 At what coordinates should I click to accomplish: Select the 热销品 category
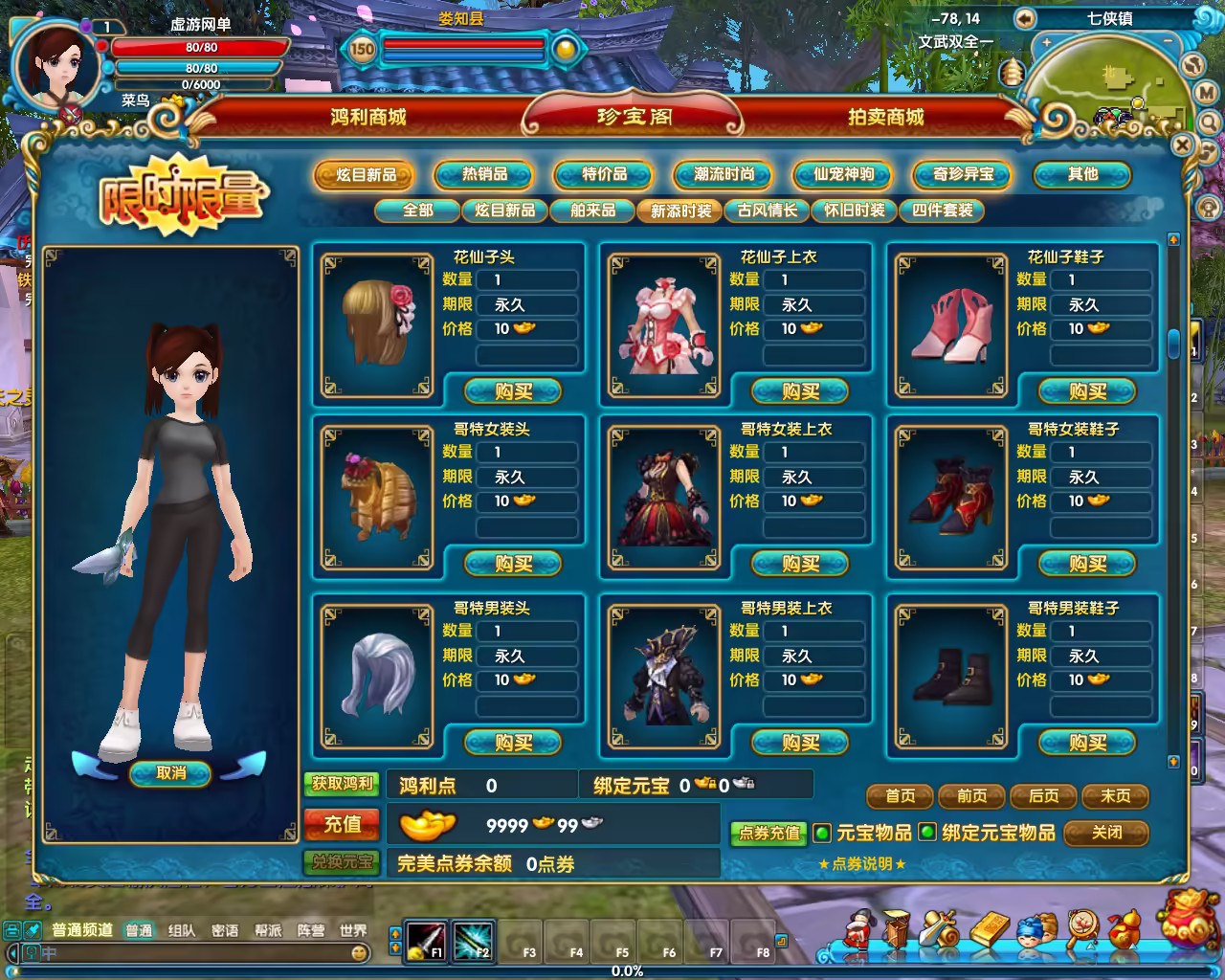tap(484, 174)
